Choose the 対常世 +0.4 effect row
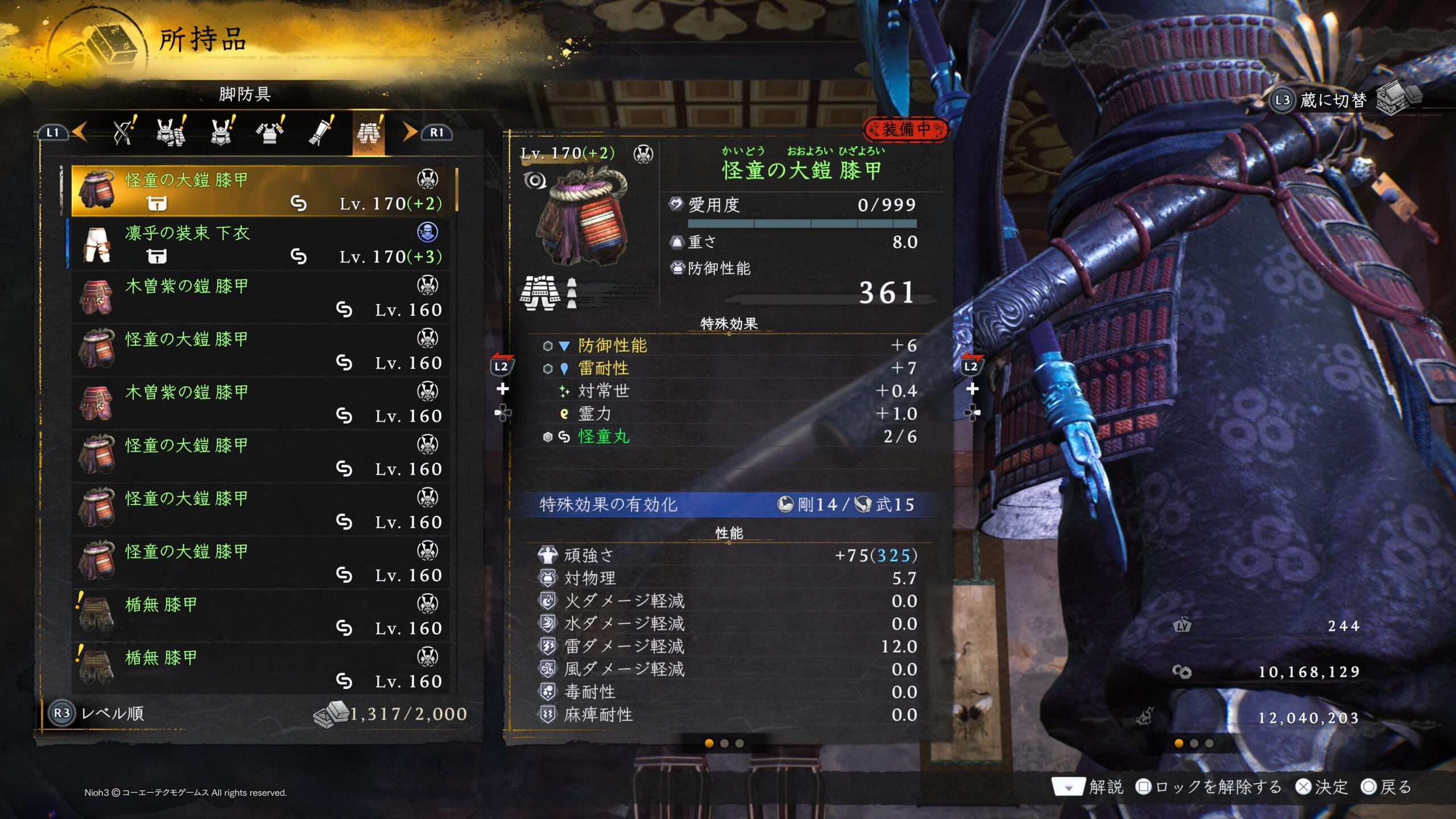 [729, 391]
